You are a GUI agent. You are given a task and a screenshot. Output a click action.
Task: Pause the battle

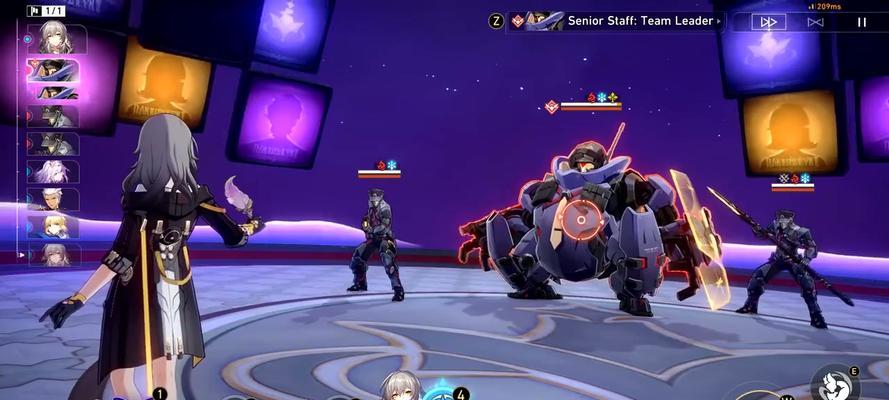(861, 22)
